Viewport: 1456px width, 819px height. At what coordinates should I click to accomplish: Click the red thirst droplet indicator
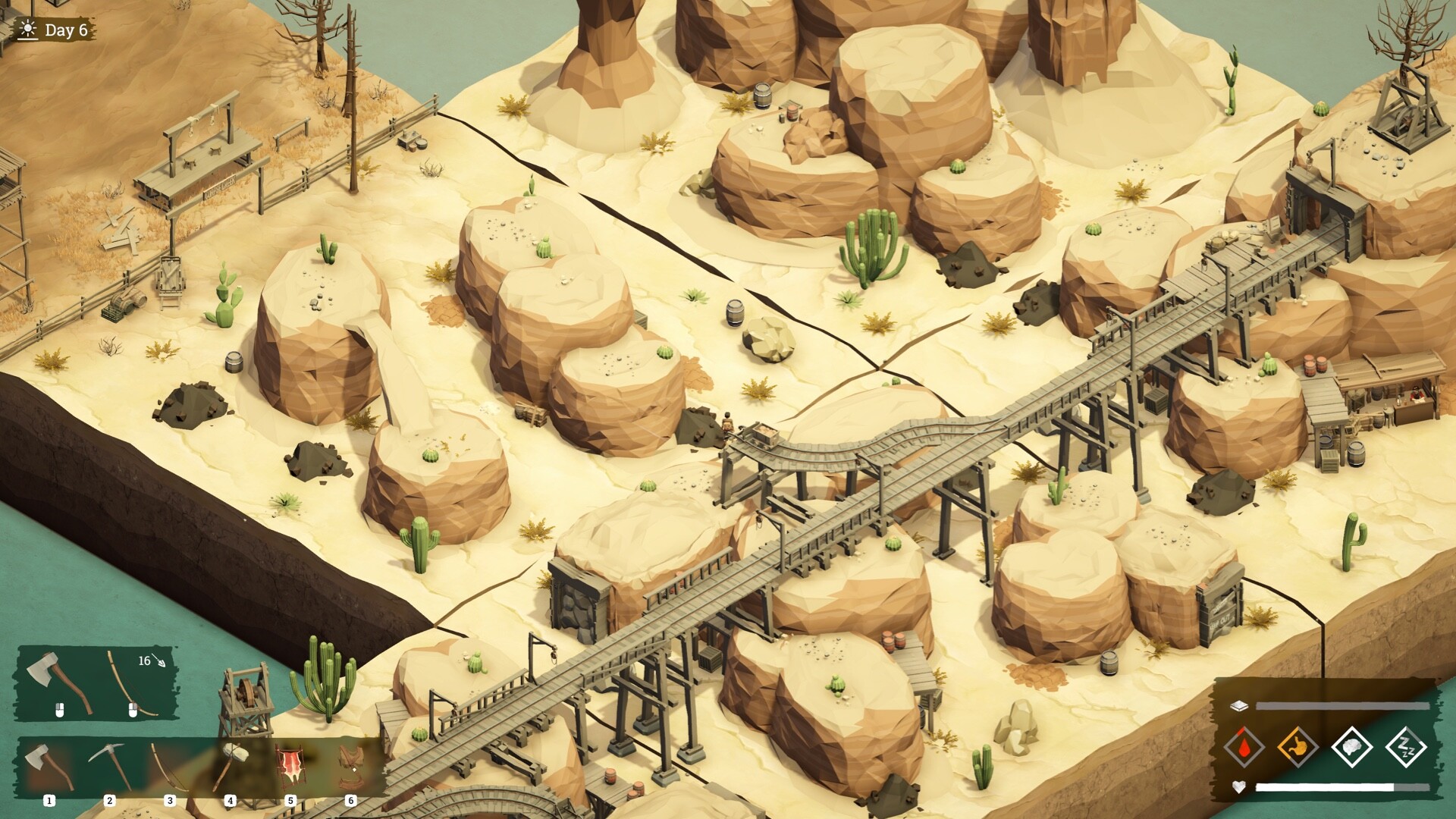1244,746
